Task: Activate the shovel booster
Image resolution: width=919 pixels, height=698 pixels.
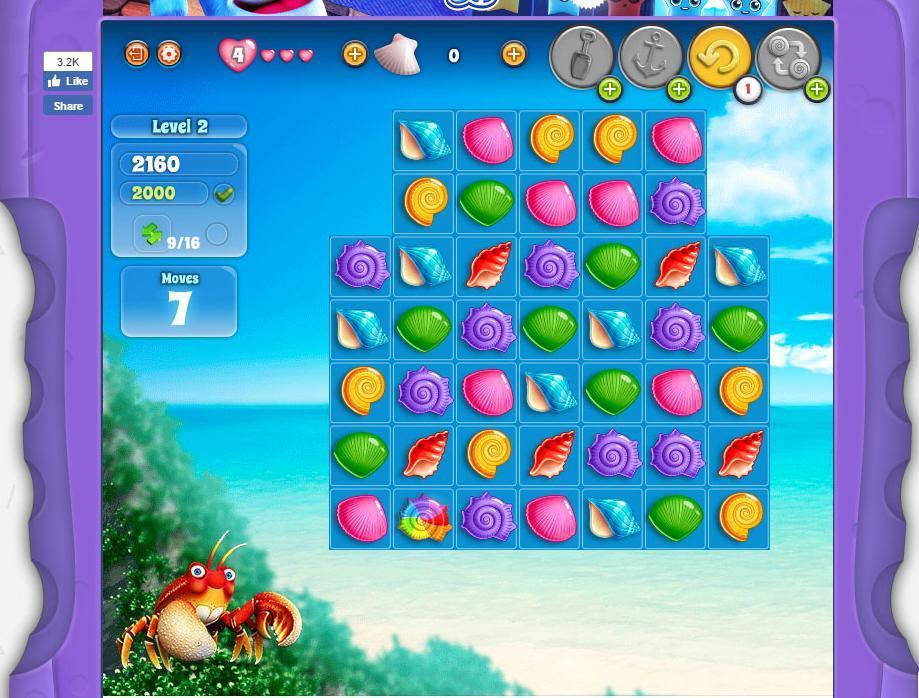Action: 581,57
